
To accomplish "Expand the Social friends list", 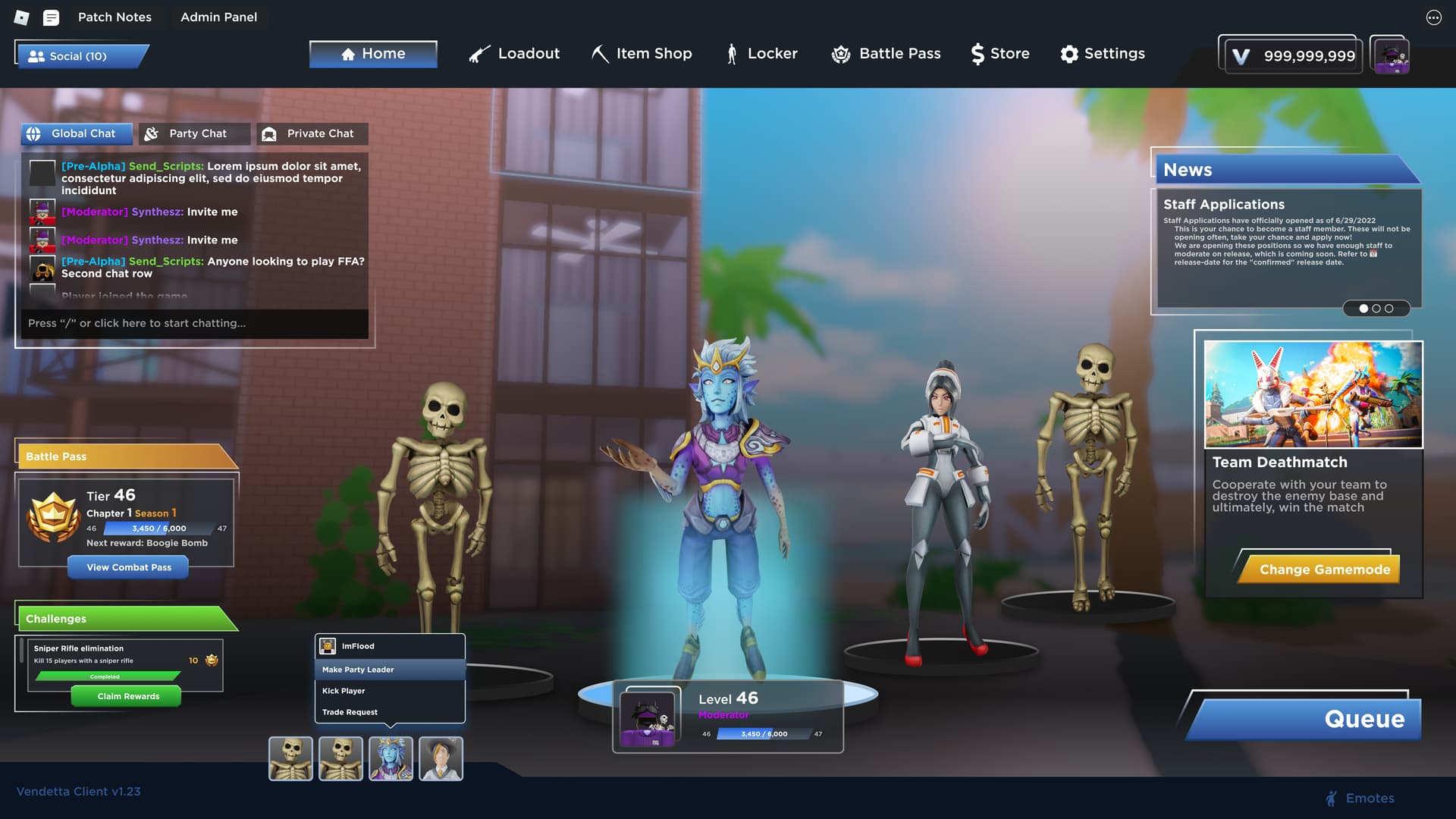I will point(80,56).
